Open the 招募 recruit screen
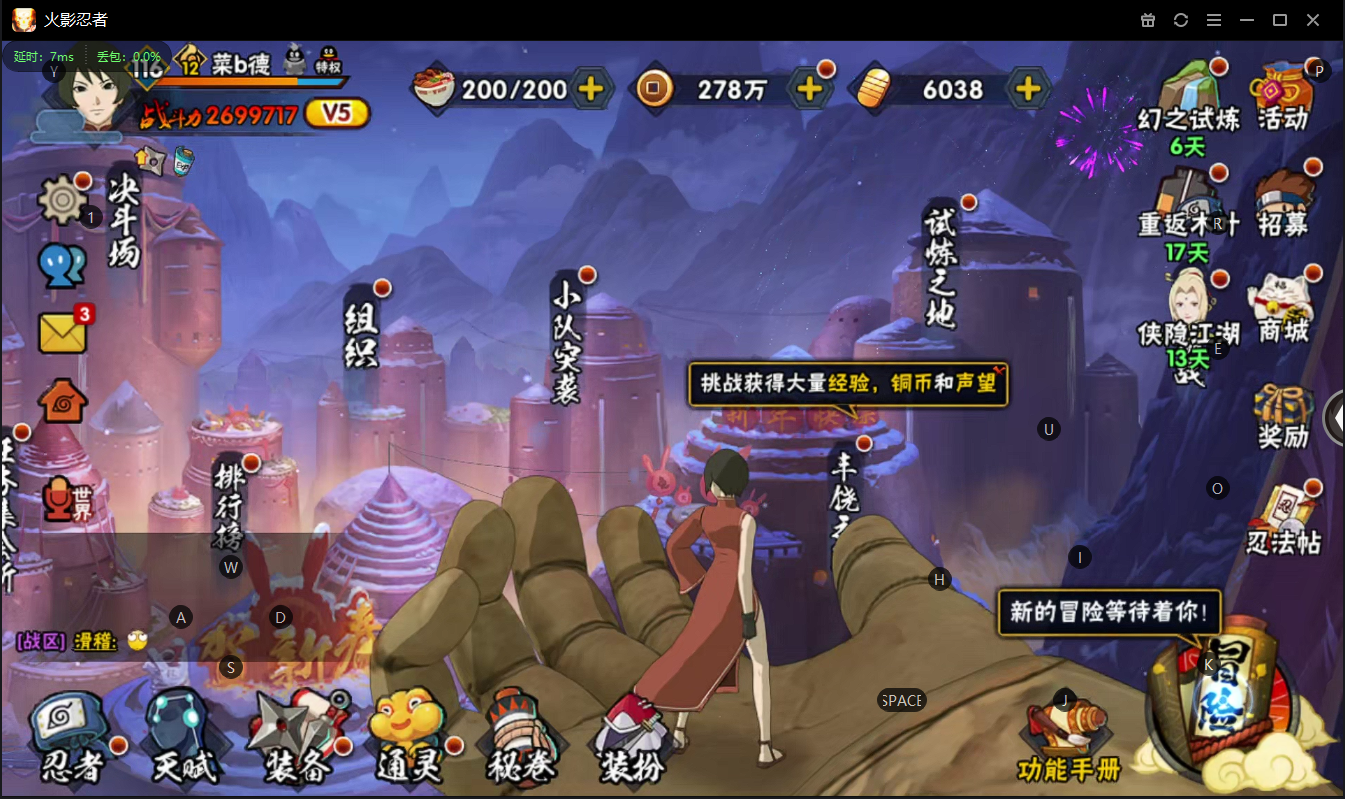The width and height of the screenshot is (1345, 799). click(x=1283, y=203)
